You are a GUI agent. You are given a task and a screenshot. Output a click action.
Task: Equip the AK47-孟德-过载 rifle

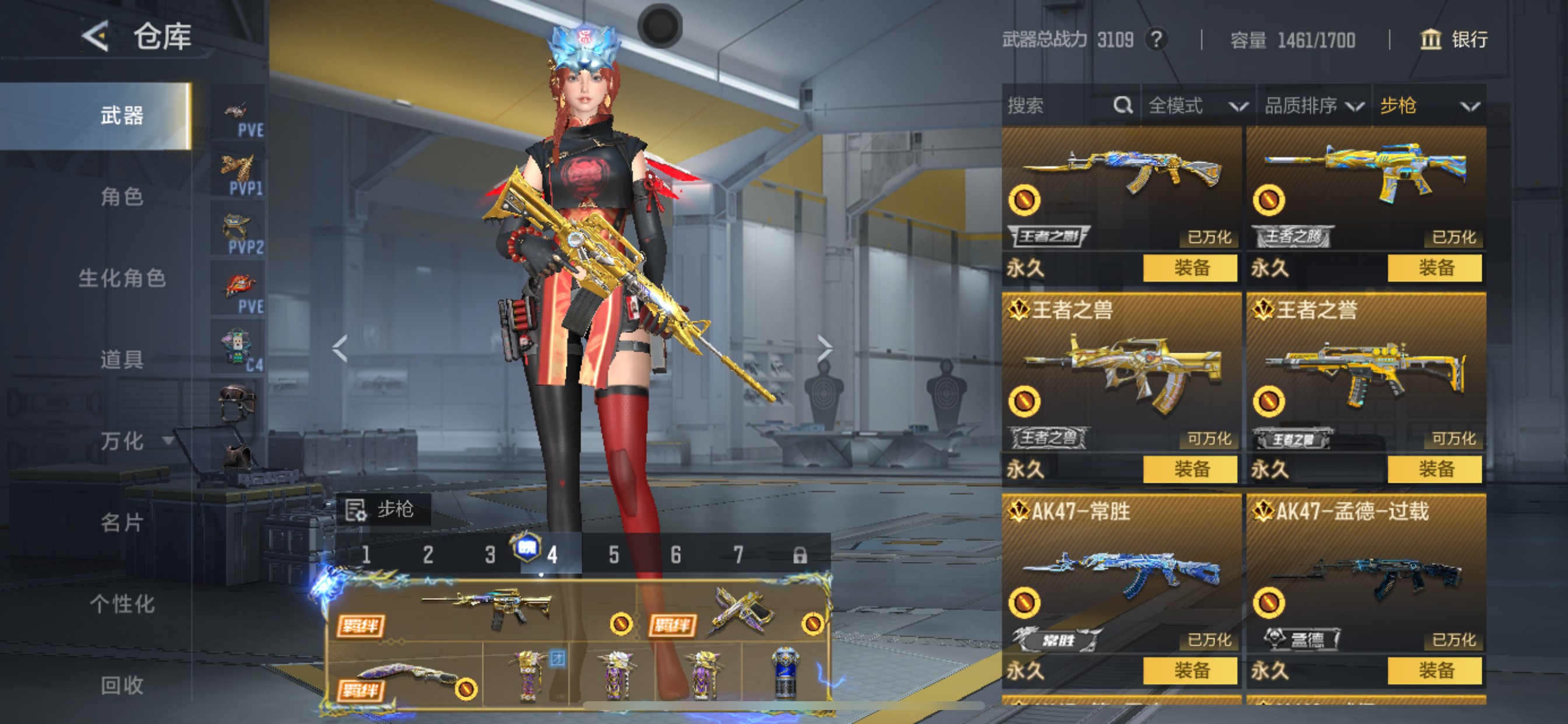point(1434,670)
